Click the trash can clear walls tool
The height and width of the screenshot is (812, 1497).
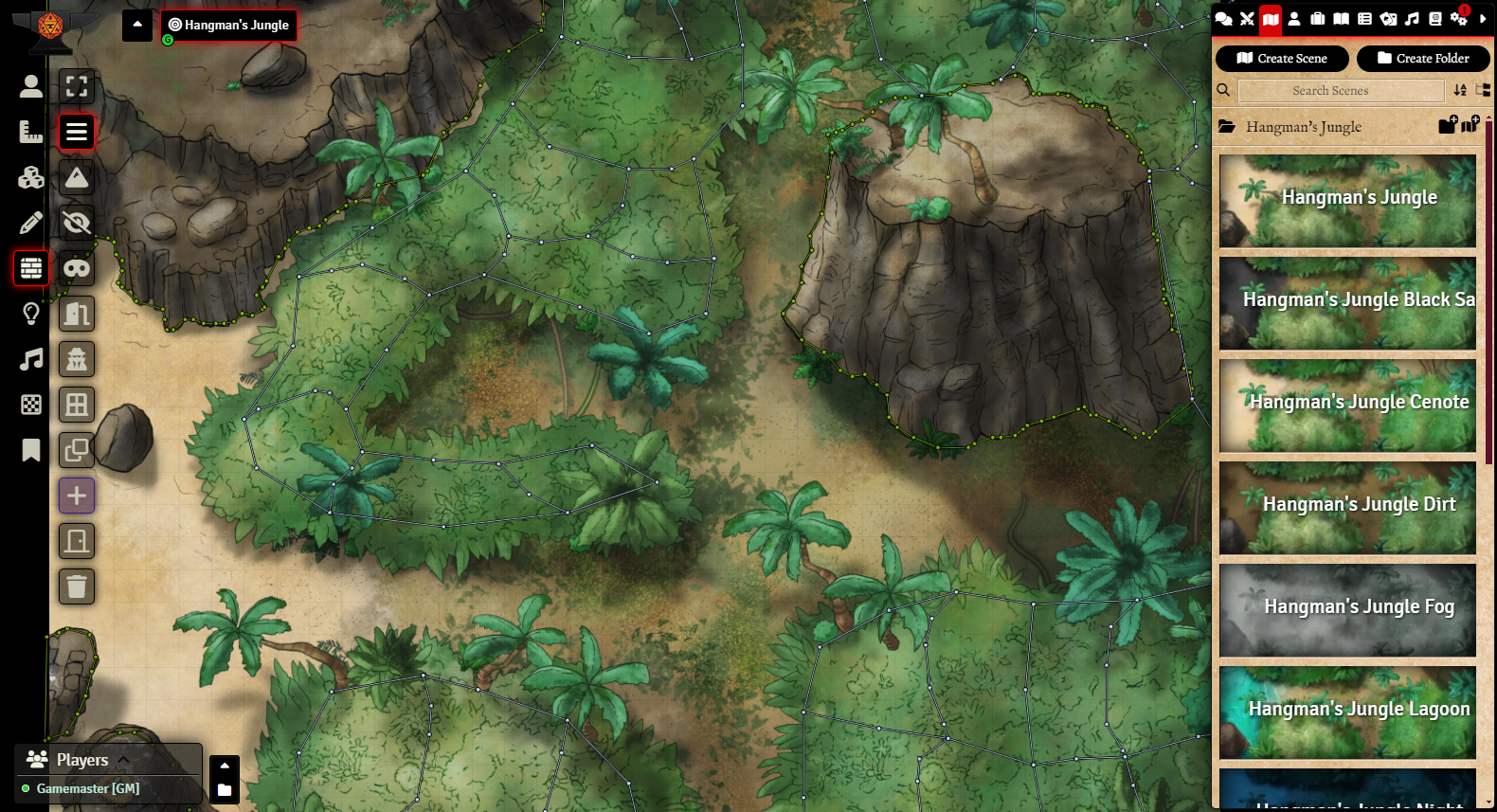click(x=77, y=586)
